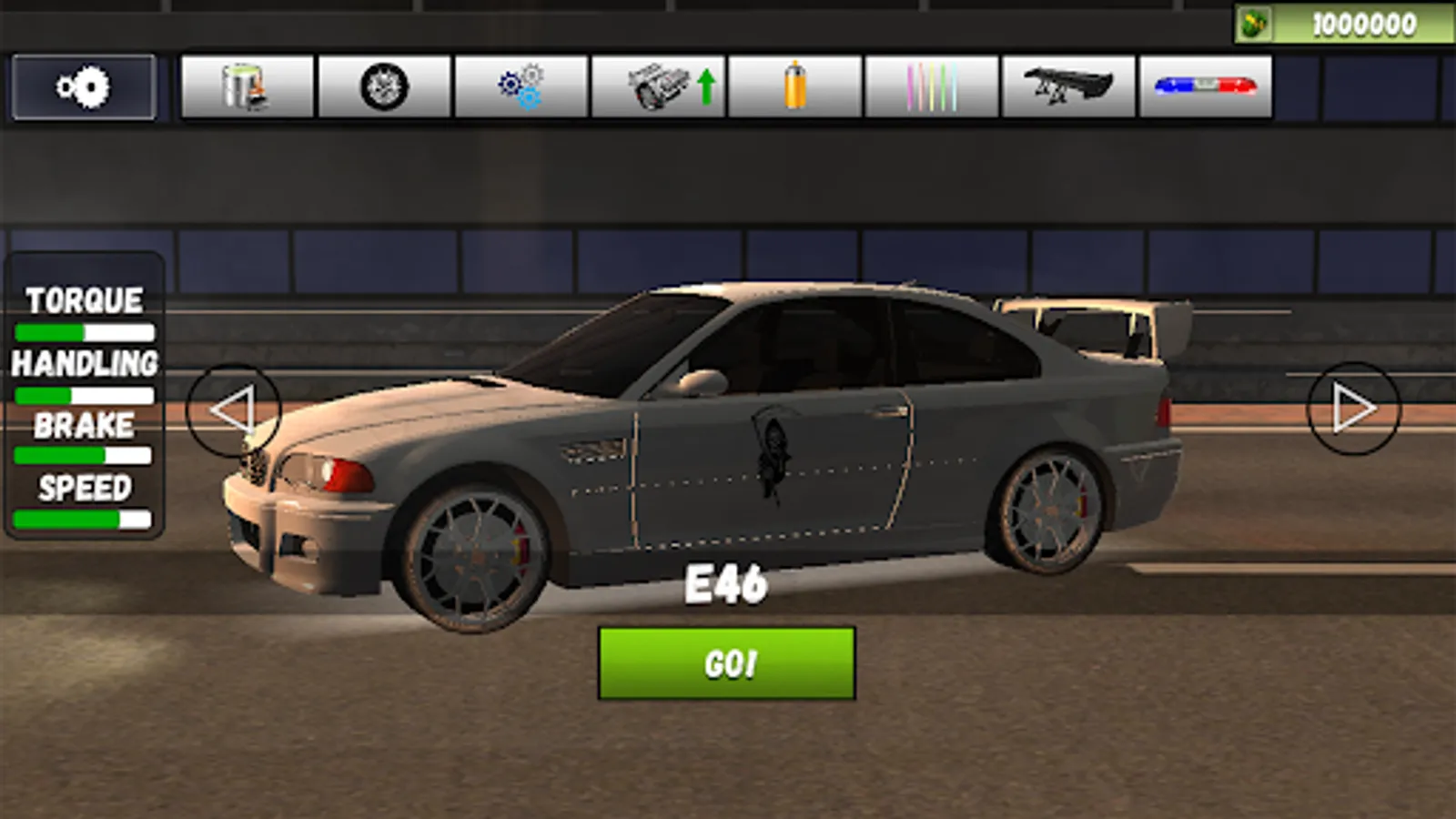The width and height of the screenshot is (1456, 819).
Task: Click the grim reaper decal on car door
Action: coord(772,455)
